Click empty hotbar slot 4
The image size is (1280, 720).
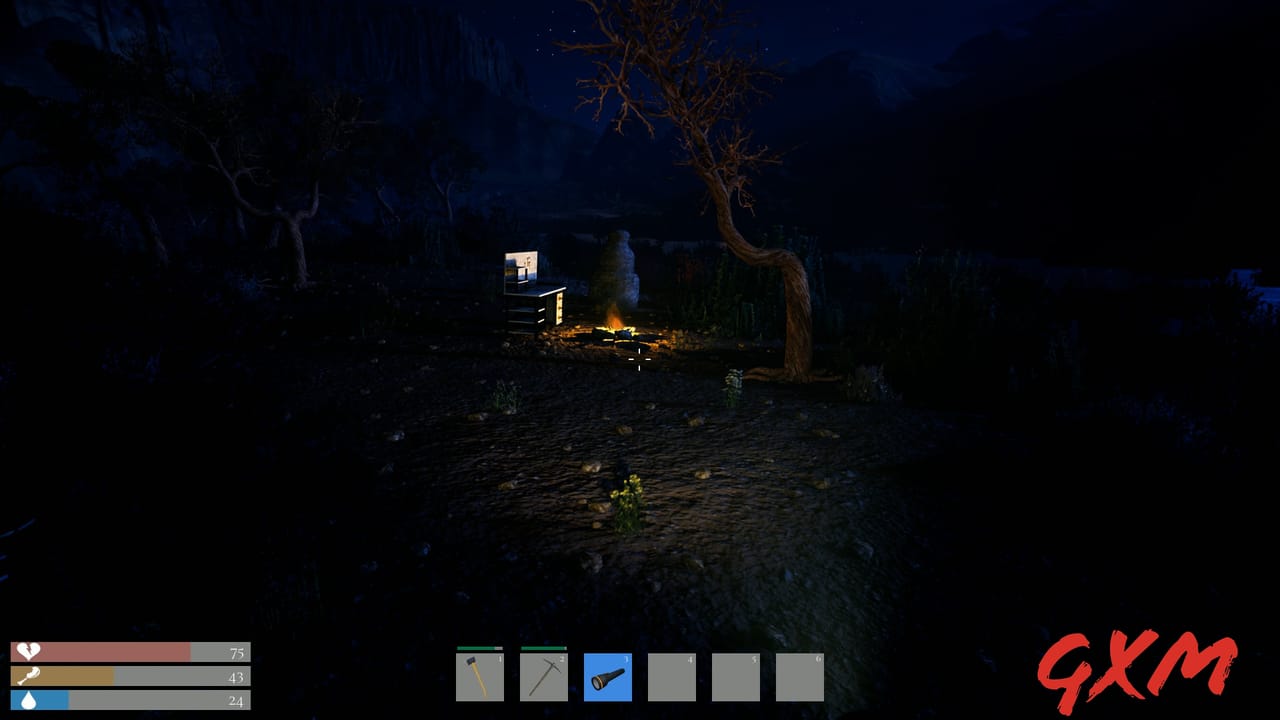point(673,677)
